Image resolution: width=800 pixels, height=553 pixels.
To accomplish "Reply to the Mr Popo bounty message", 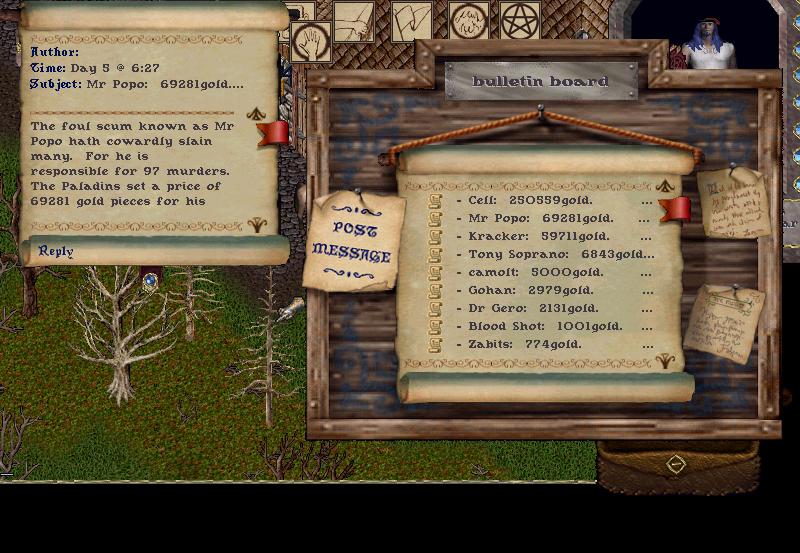I will 56,251.
